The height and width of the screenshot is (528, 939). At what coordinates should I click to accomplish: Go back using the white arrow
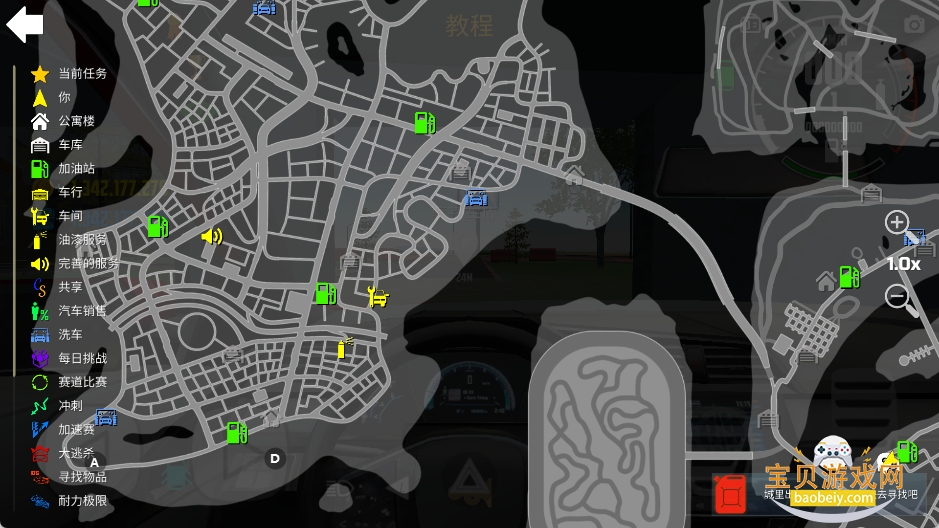coord(24,25)
